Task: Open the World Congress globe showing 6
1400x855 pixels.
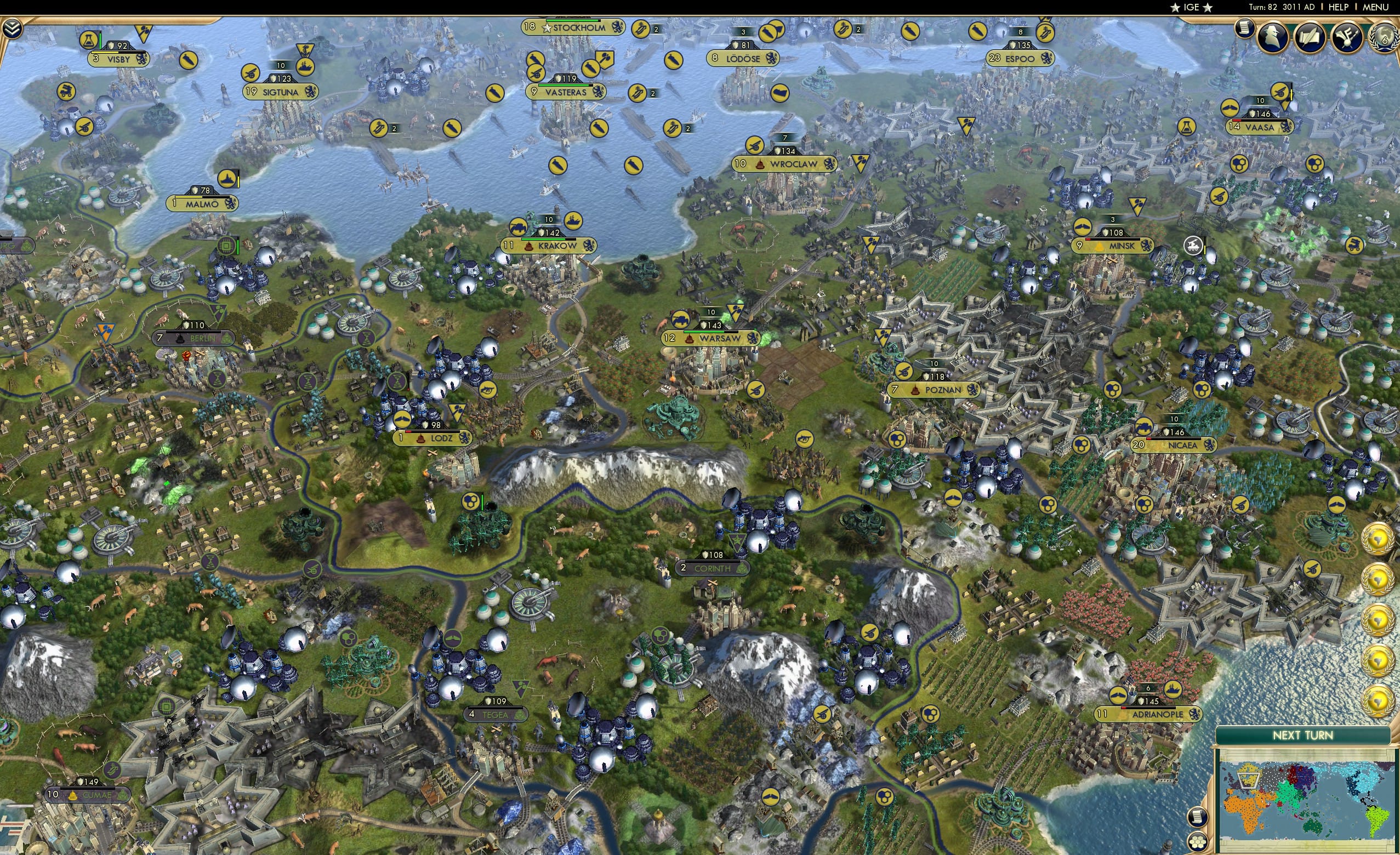Action: pos(1385,36)
